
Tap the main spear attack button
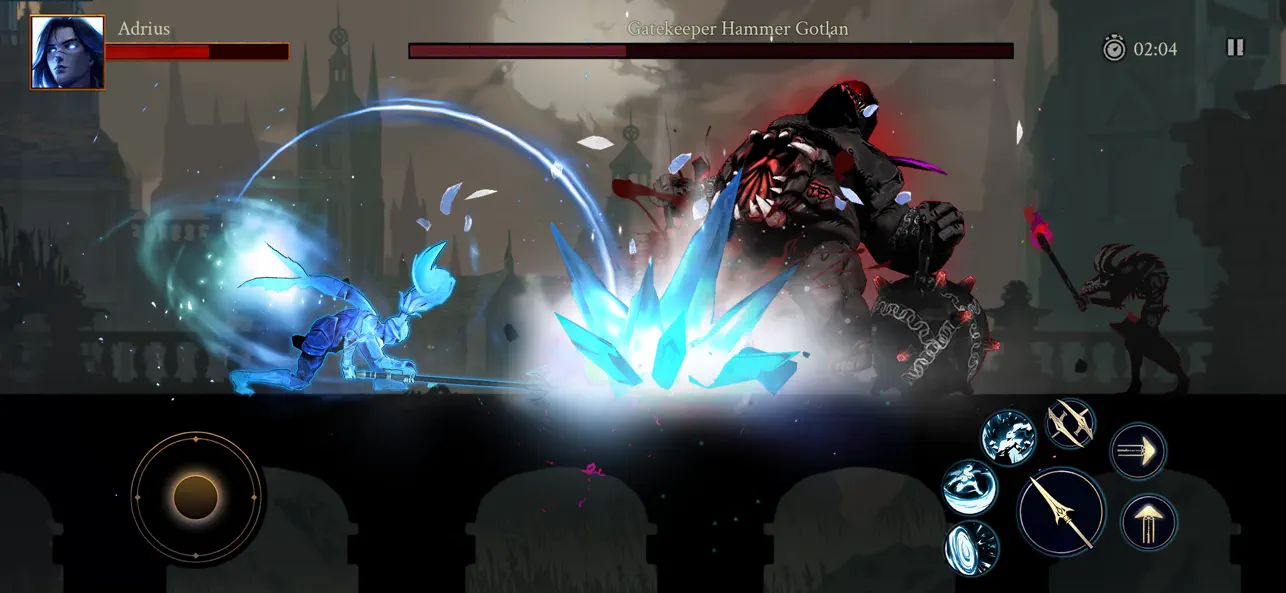(x=1061, y=513)
